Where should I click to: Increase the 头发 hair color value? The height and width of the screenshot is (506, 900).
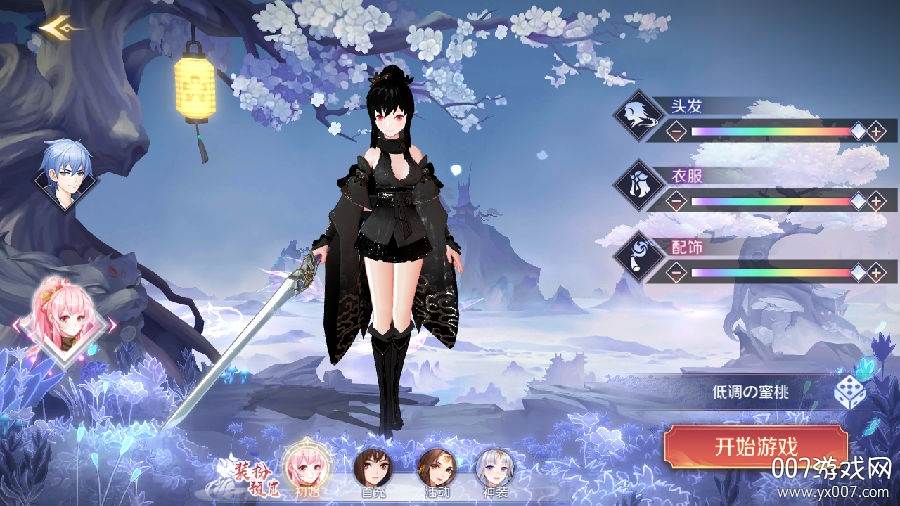(876, 131)
